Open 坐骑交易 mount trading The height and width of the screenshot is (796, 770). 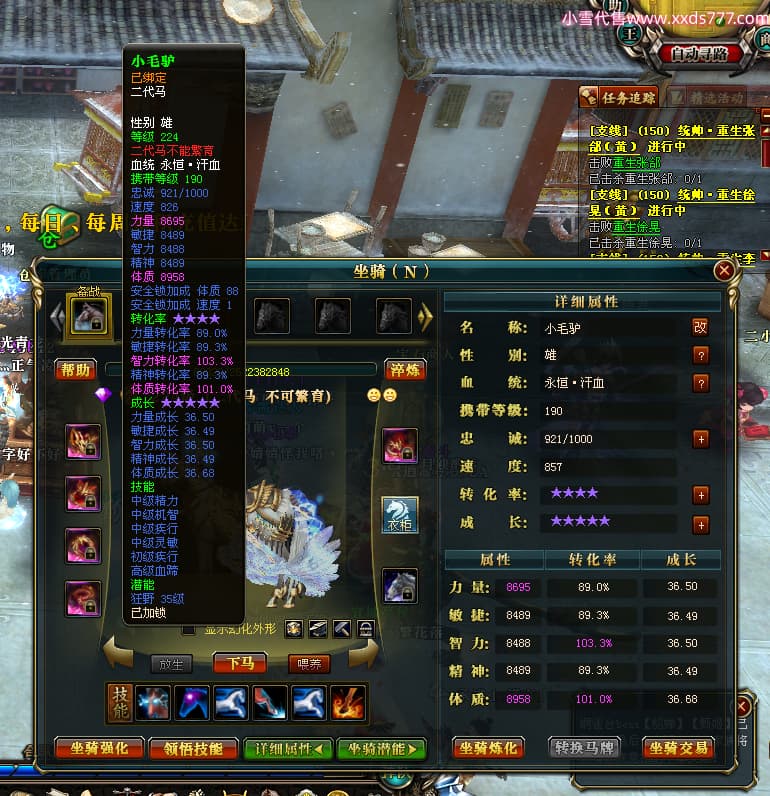point(678,748)
